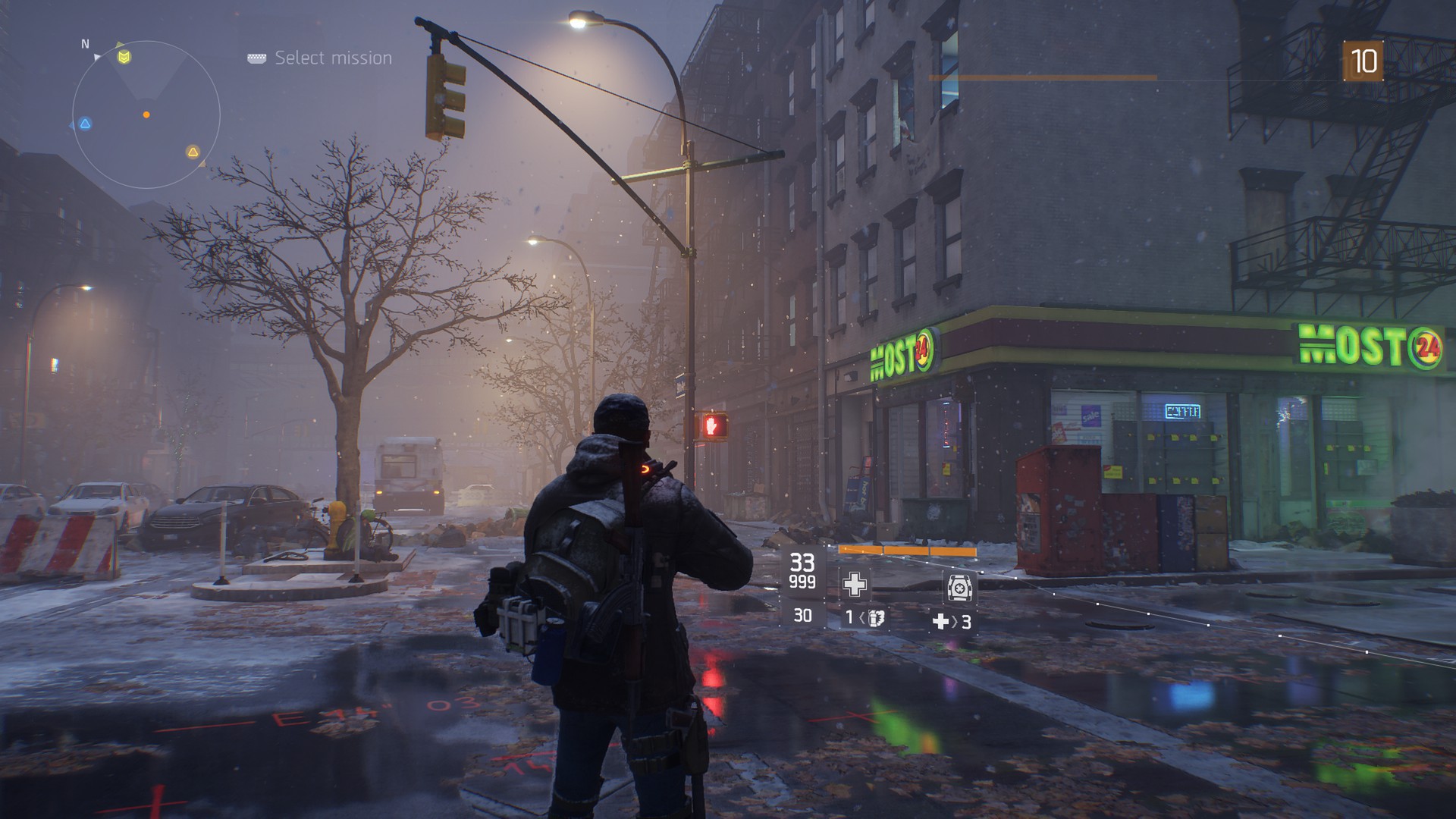Select the grenade slot
Viewport: 1456px width, 819px height.
tap(865, 618)
